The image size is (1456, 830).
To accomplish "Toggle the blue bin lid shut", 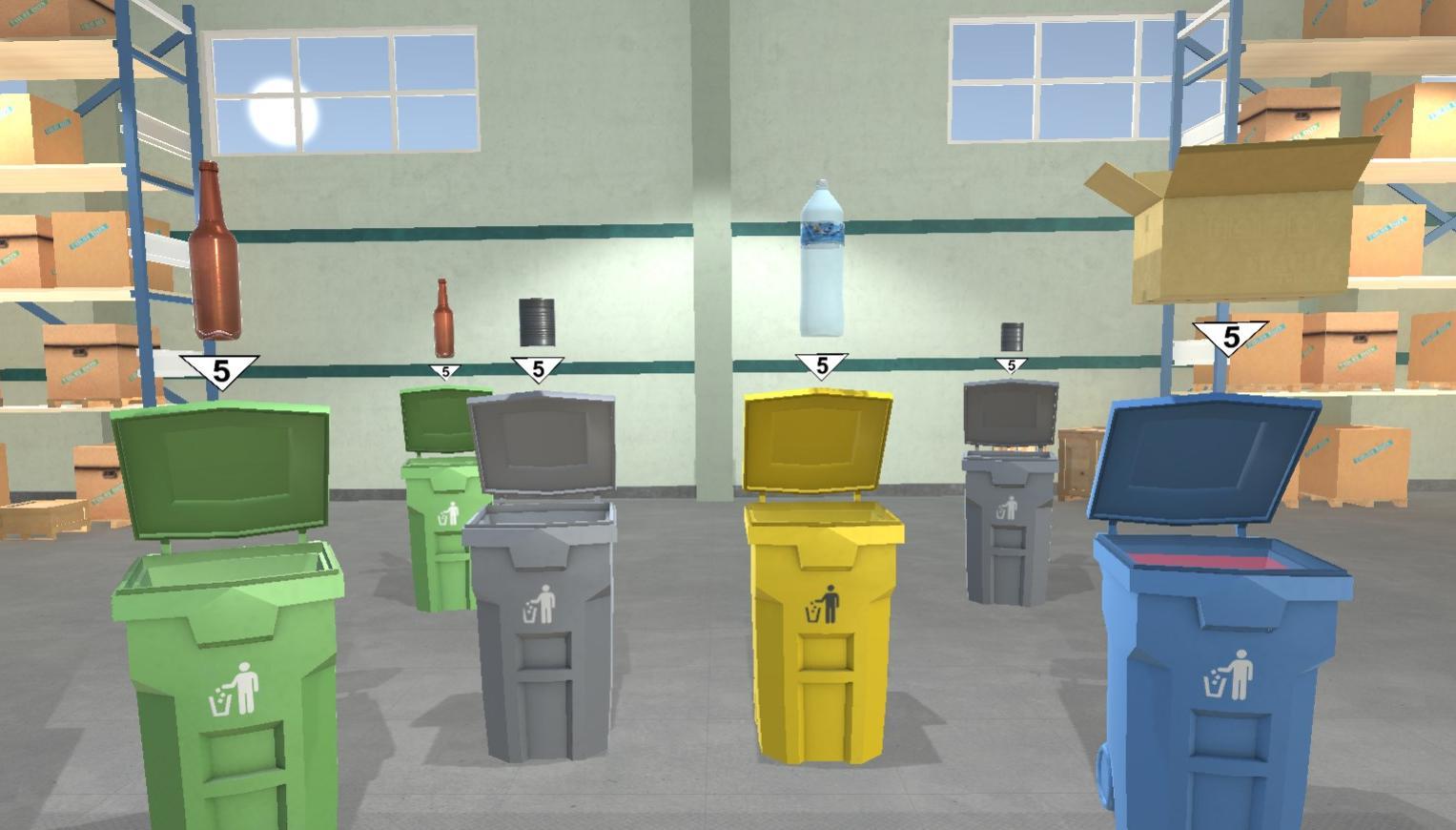I will [x=1204, y=458].
